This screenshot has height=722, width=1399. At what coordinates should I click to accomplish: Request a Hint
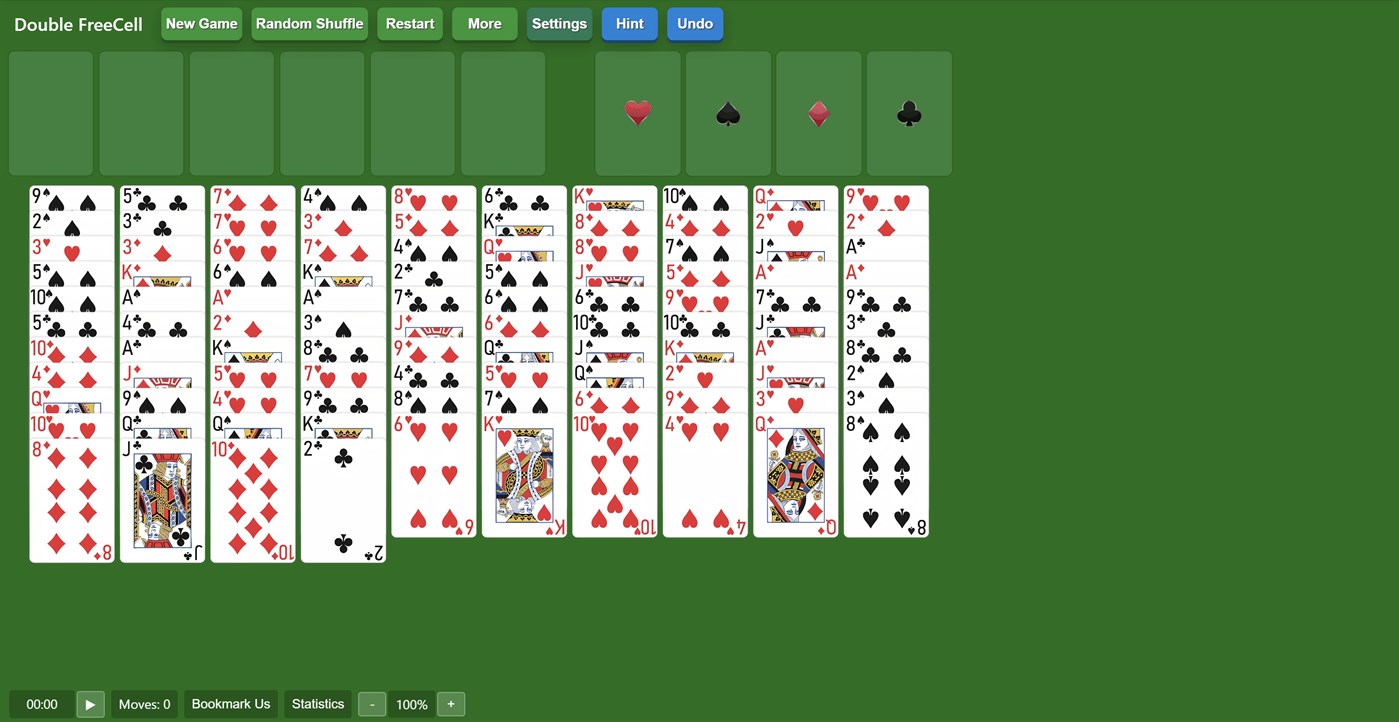(629, 23)
